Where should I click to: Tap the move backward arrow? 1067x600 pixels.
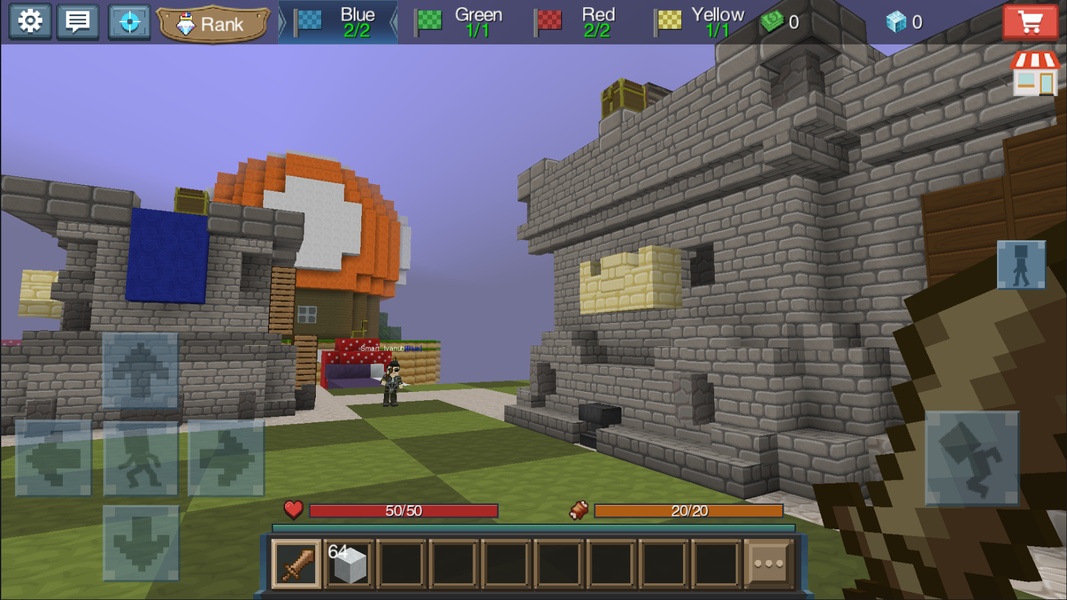[x=140, y=543]
